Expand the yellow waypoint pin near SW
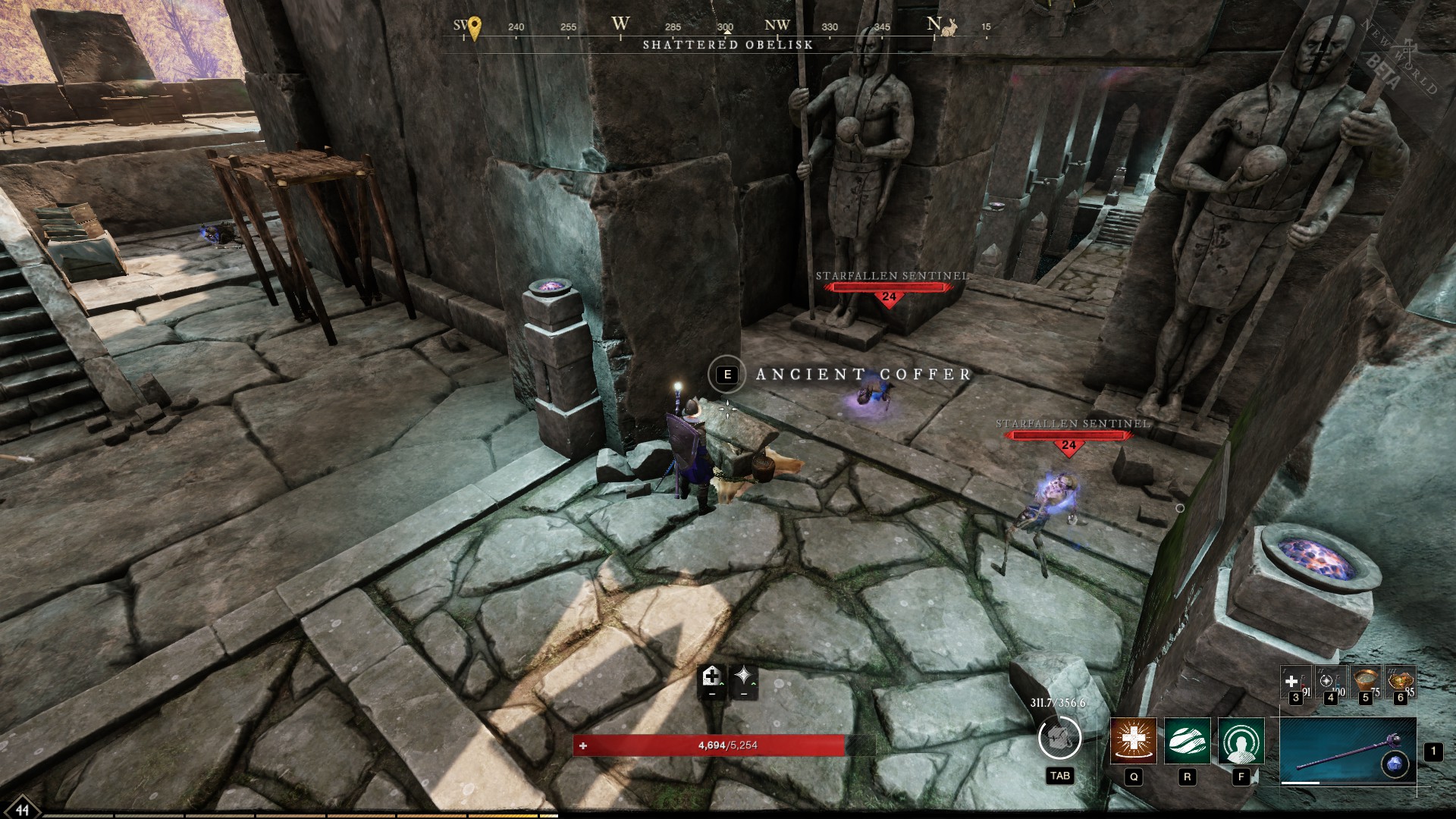This screenshot has height=819, width=1456. click(x=475, y=25)
